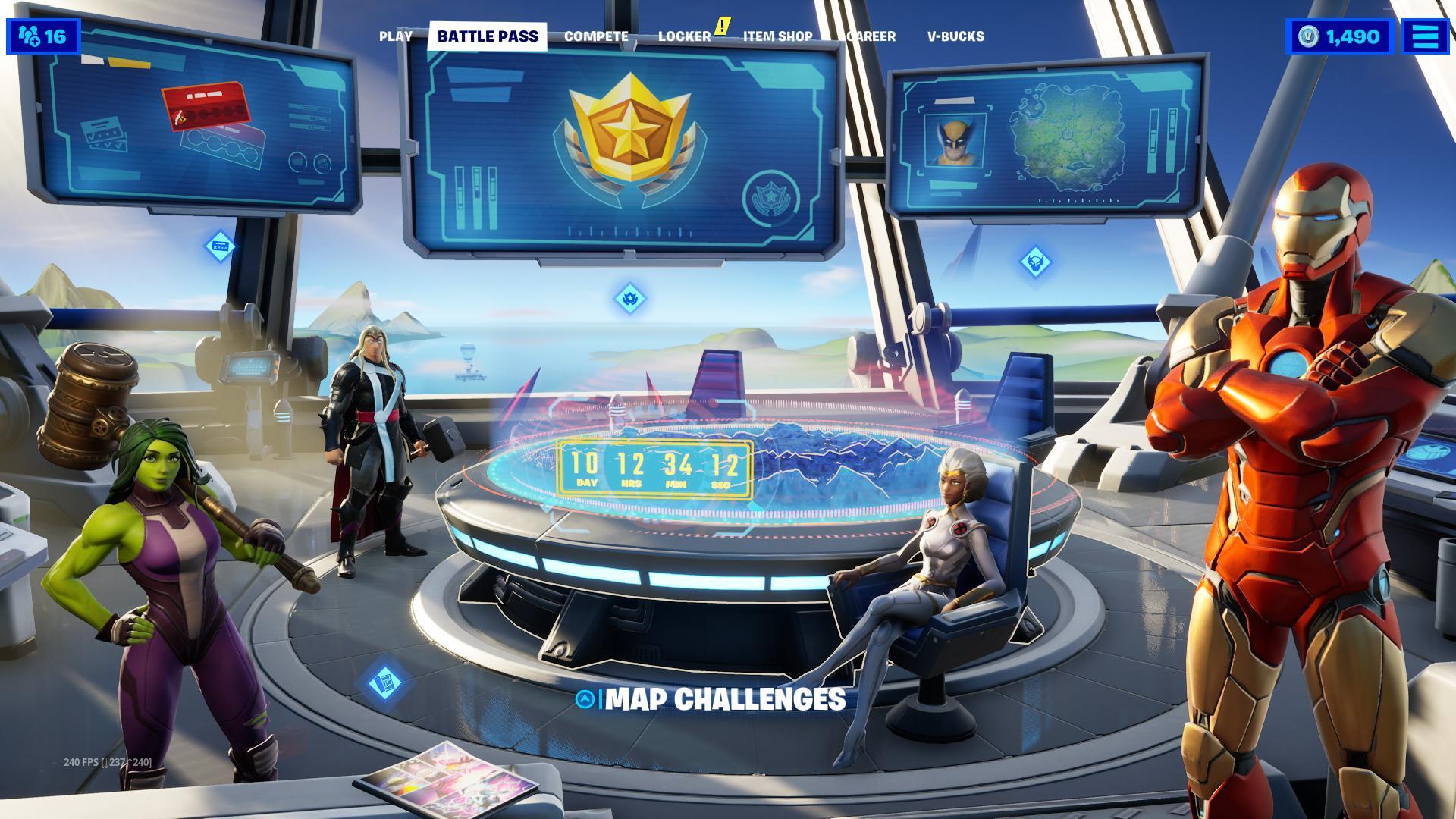The width and height of the screenshot is (1456, 819).
Task: Select the COMPETE tab
Action: [x=596, y=36]
